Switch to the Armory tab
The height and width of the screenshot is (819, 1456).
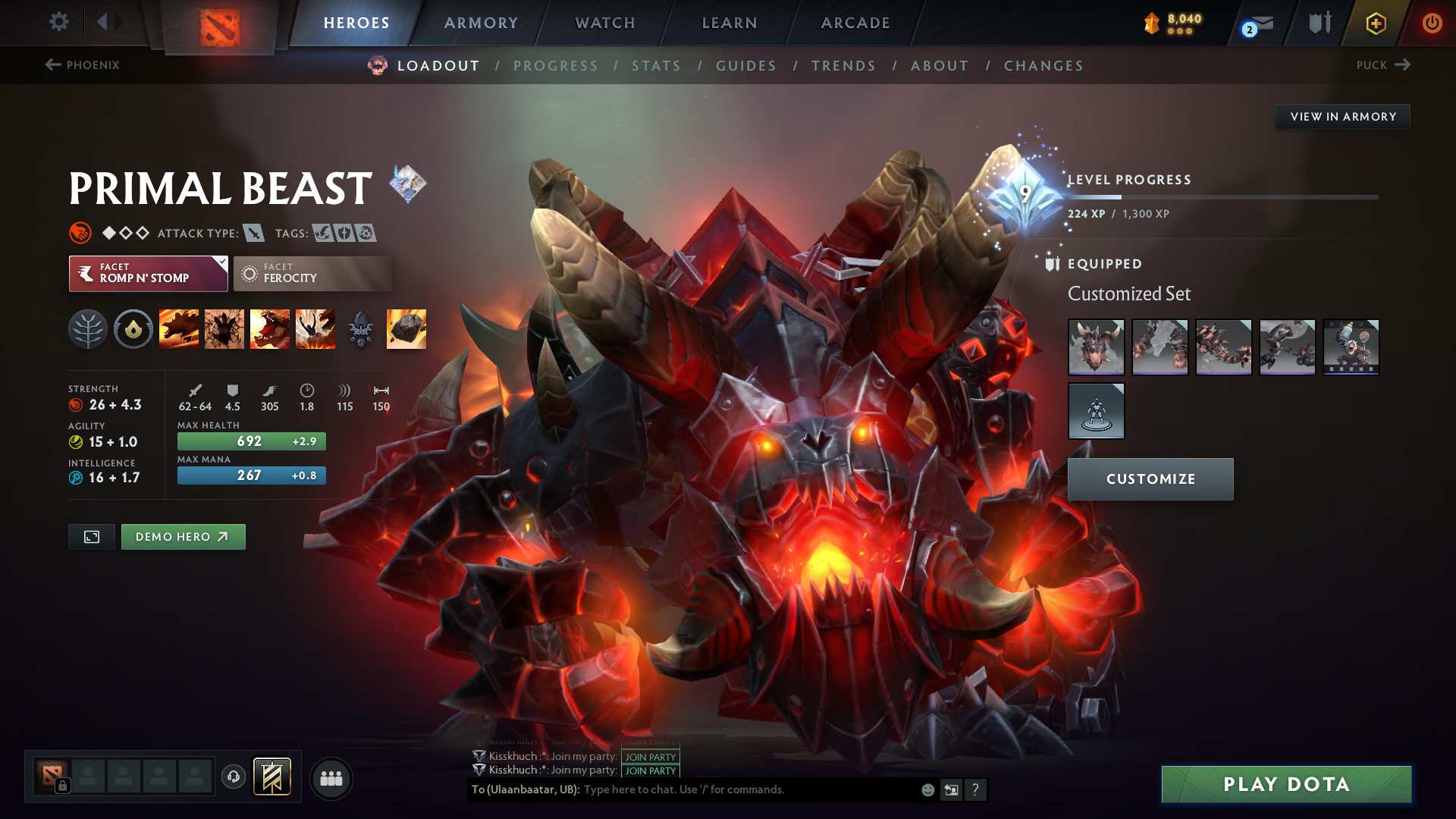click(x=481, y=23)
